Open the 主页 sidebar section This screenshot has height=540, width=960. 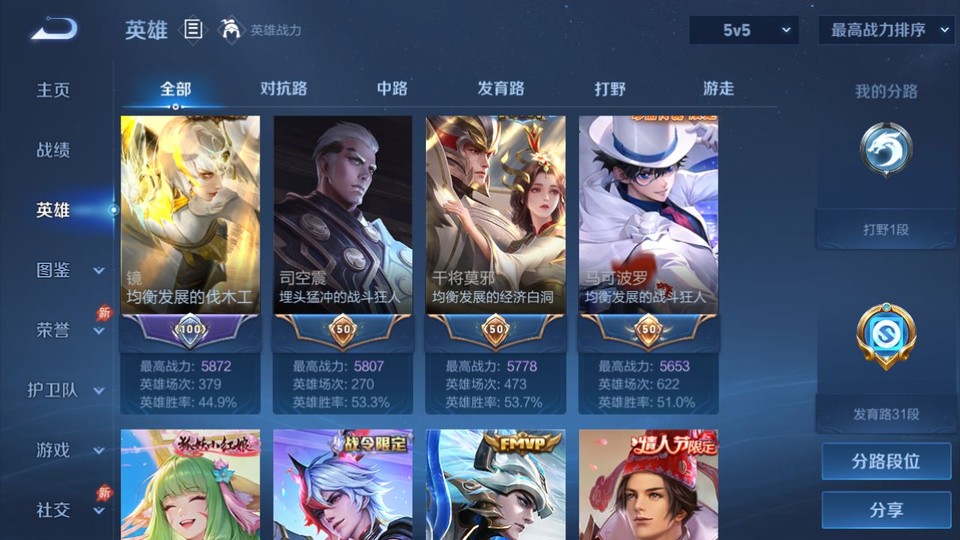[x=54, y=90]
